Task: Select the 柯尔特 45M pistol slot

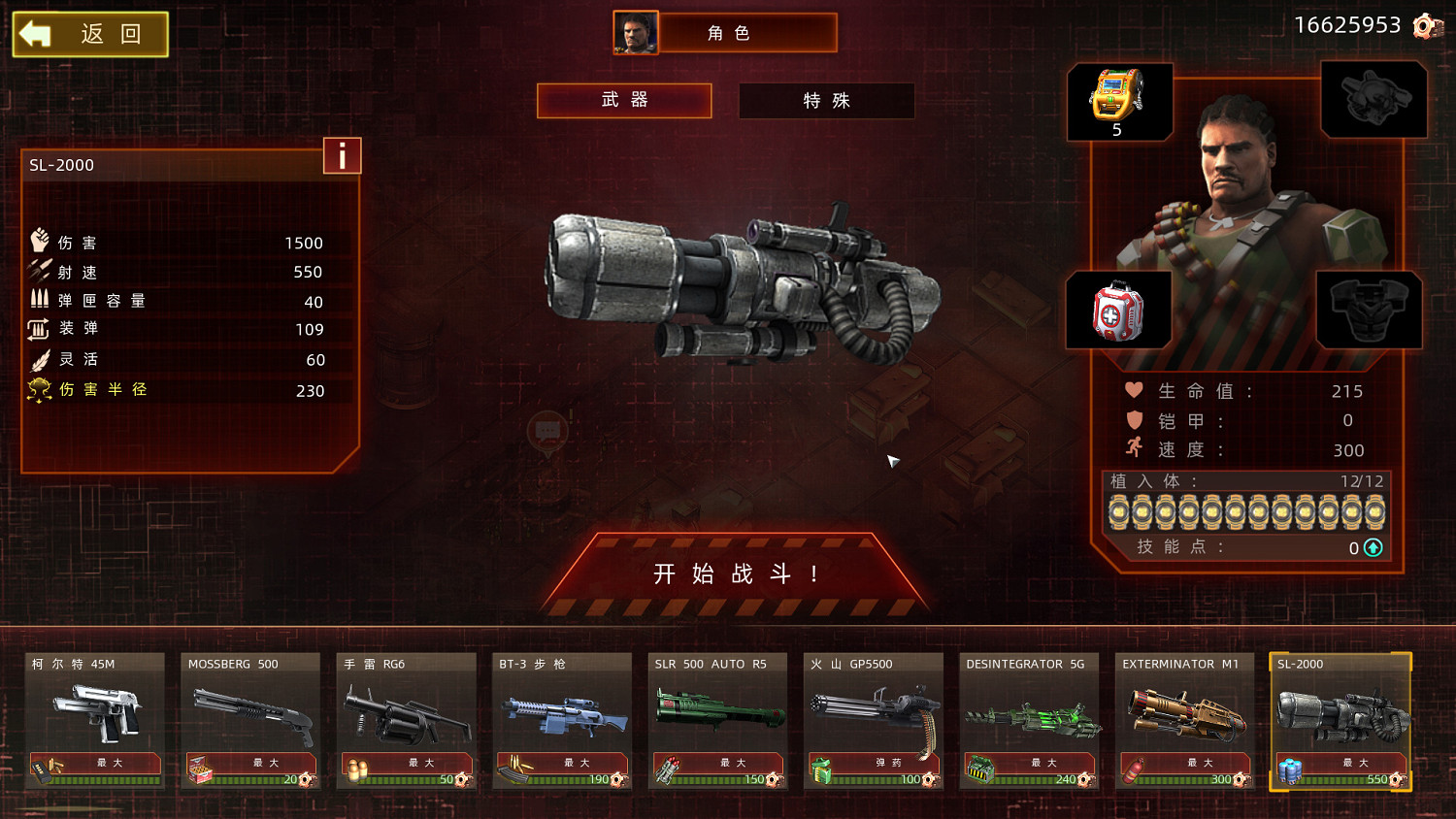Action: click(x=94, y=719)
